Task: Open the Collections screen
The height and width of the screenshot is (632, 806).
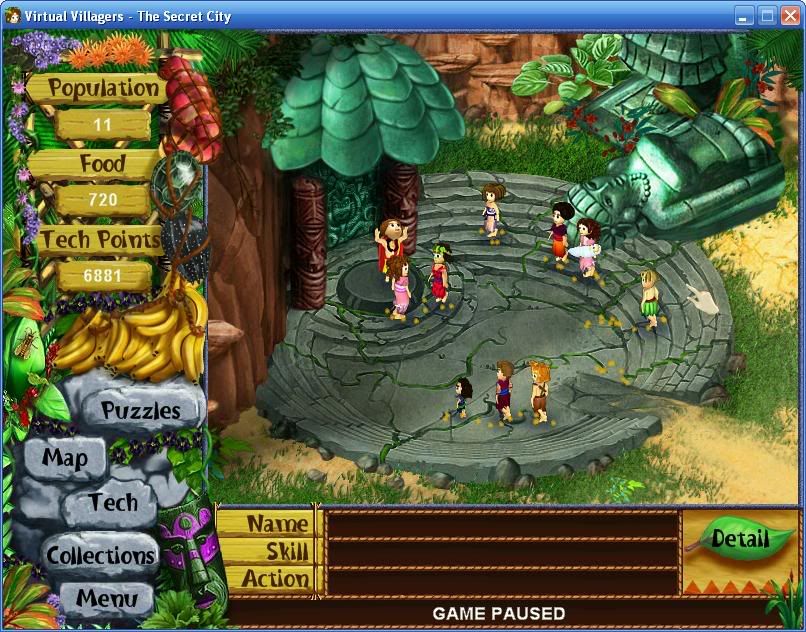Action: 101,555
